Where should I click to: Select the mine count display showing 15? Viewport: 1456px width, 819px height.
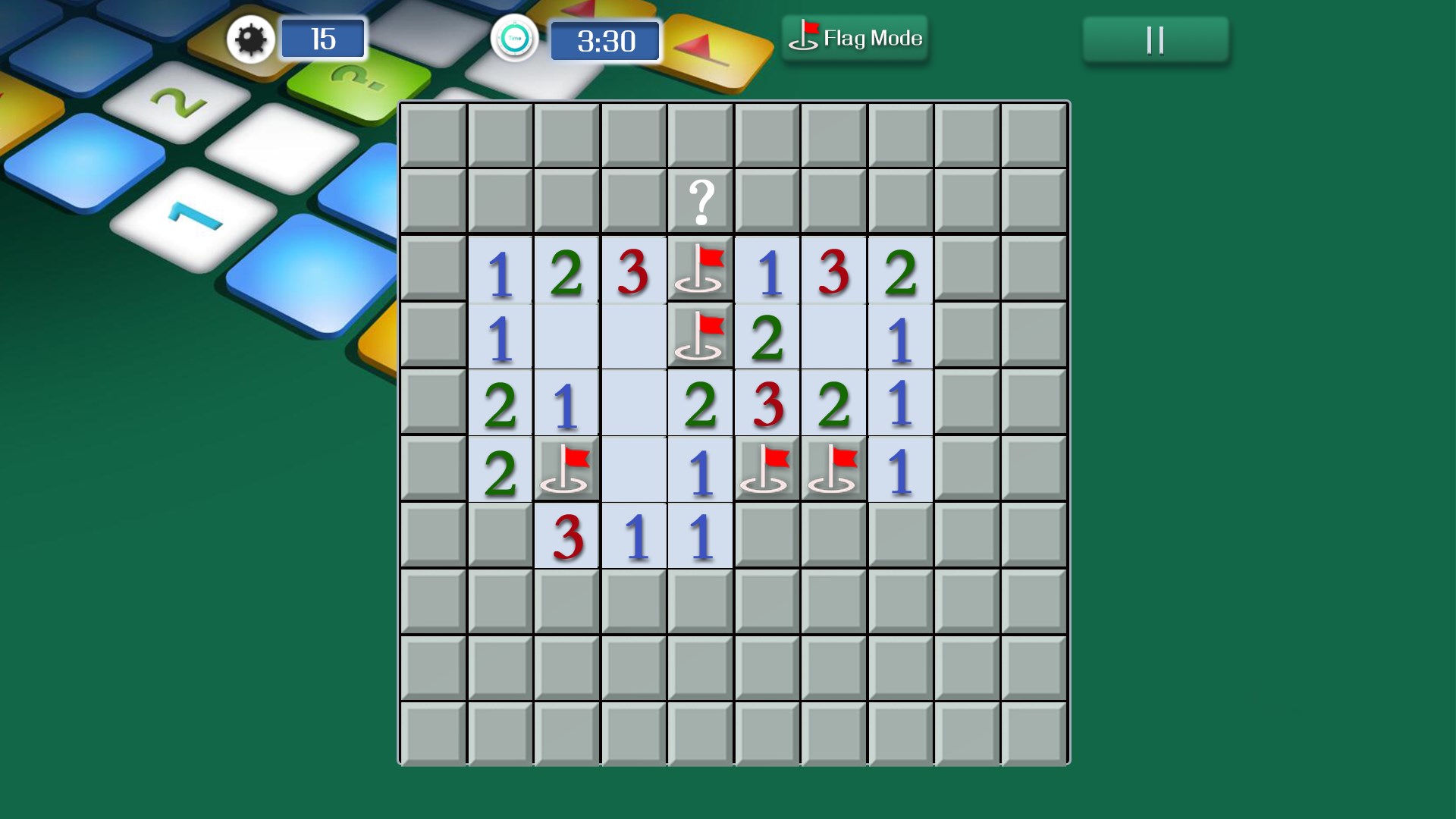click(x=325, y=38)
